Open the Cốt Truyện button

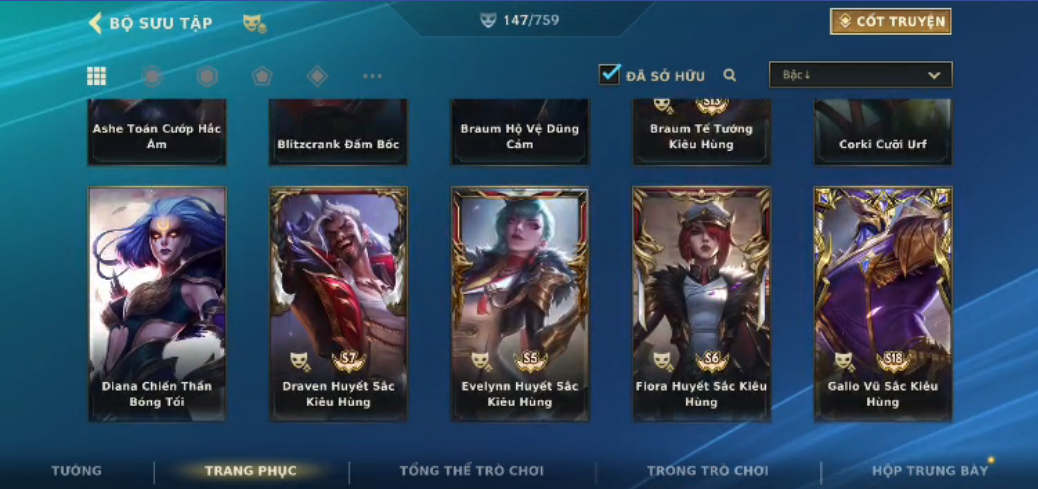click(x=890, y=22)
